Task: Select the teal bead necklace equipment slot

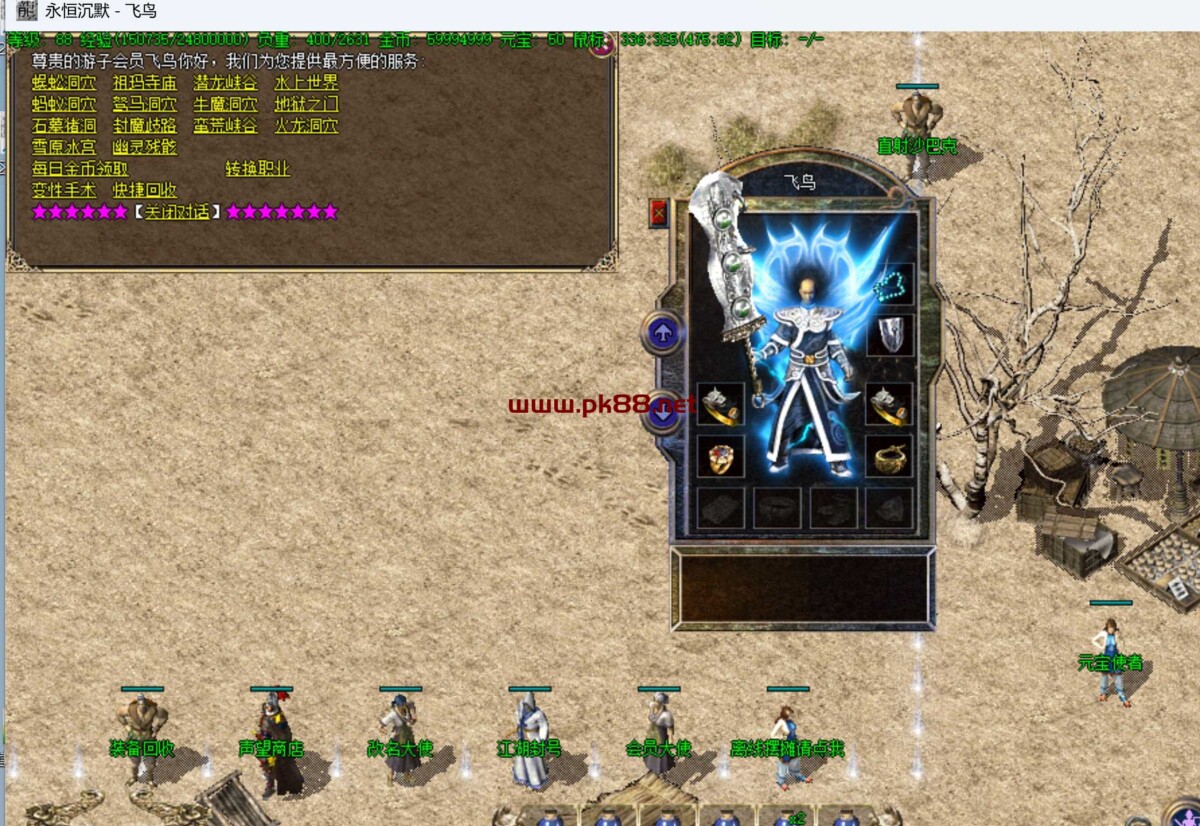Action: click(889, 285)
